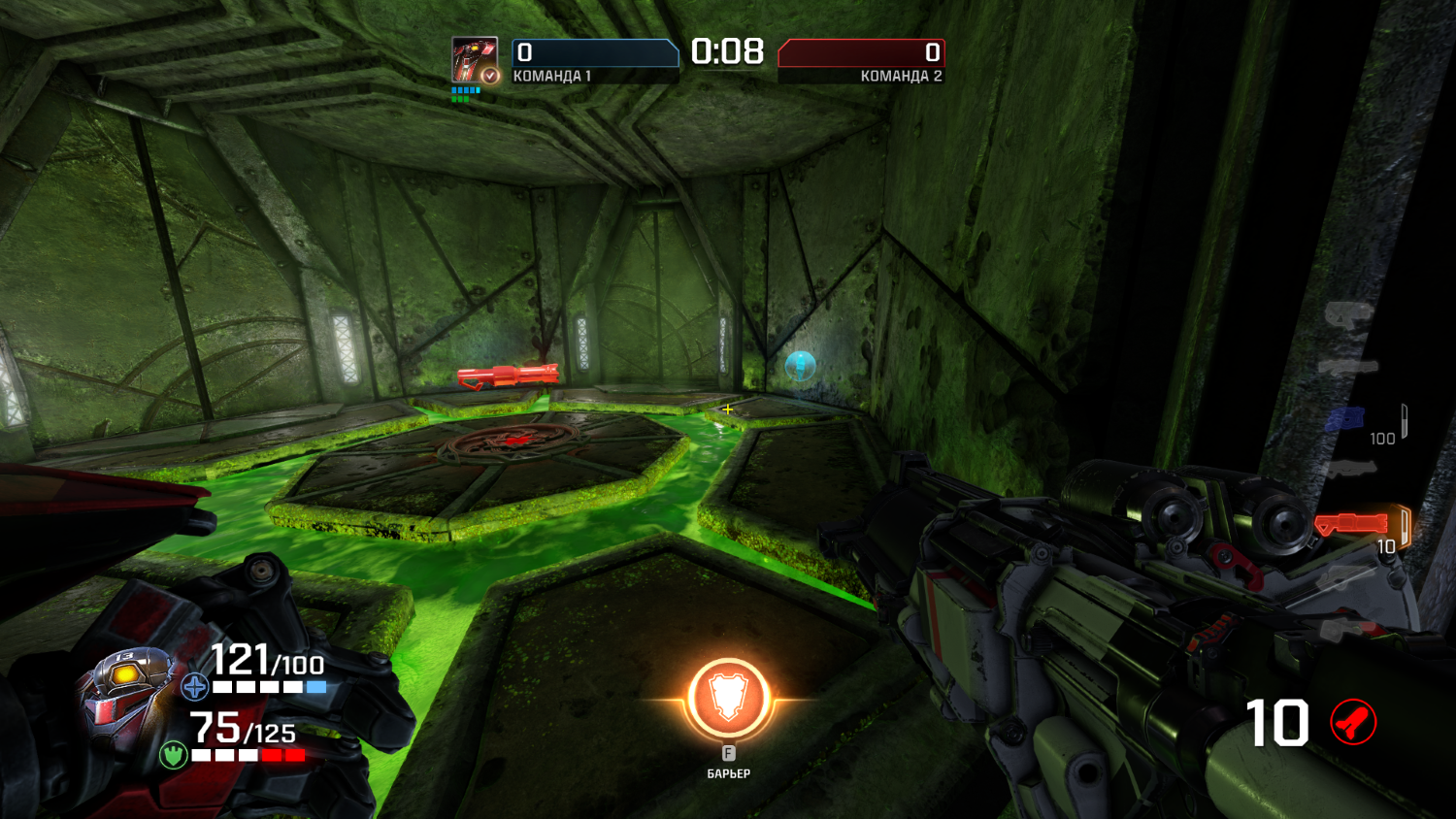Click the player avatar next to Команда 1

(x=474, y=59)
